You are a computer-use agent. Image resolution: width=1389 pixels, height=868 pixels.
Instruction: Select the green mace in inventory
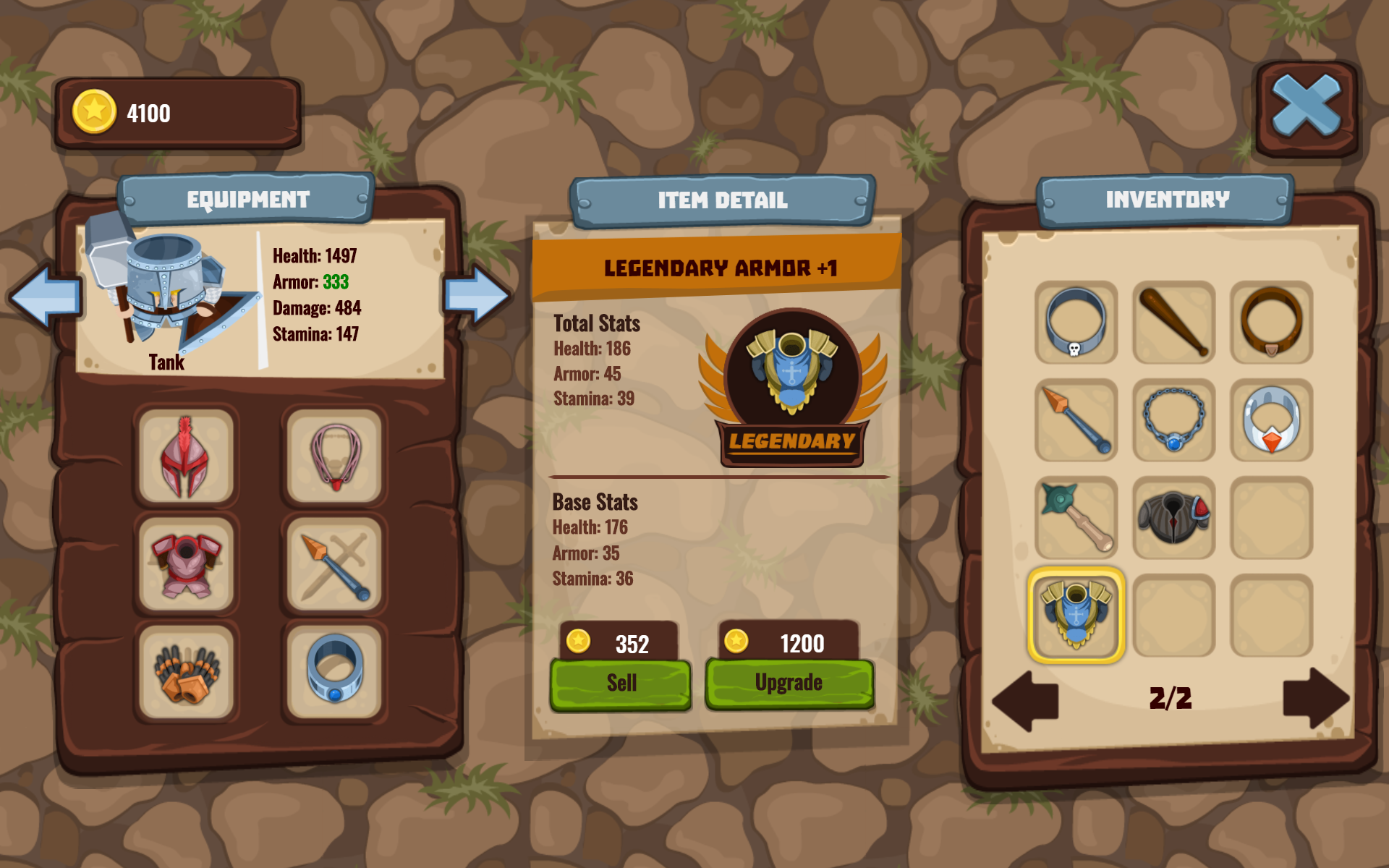pyautogui.click(x=1076, y=516)
